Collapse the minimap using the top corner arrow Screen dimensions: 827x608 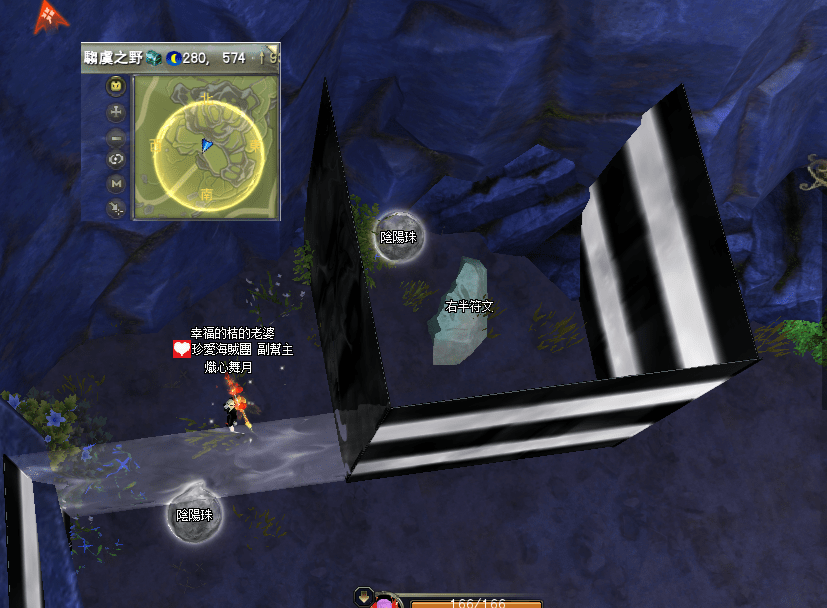272,50
